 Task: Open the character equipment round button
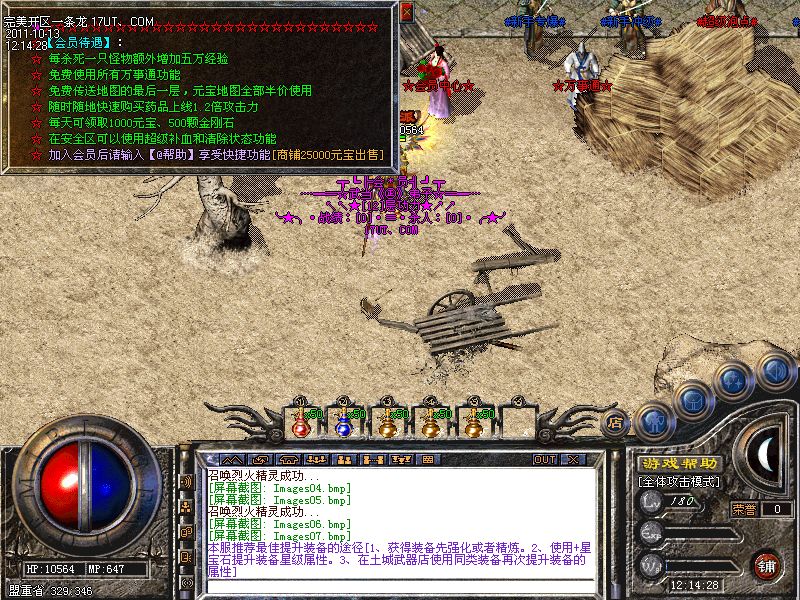tap(652, 419)
